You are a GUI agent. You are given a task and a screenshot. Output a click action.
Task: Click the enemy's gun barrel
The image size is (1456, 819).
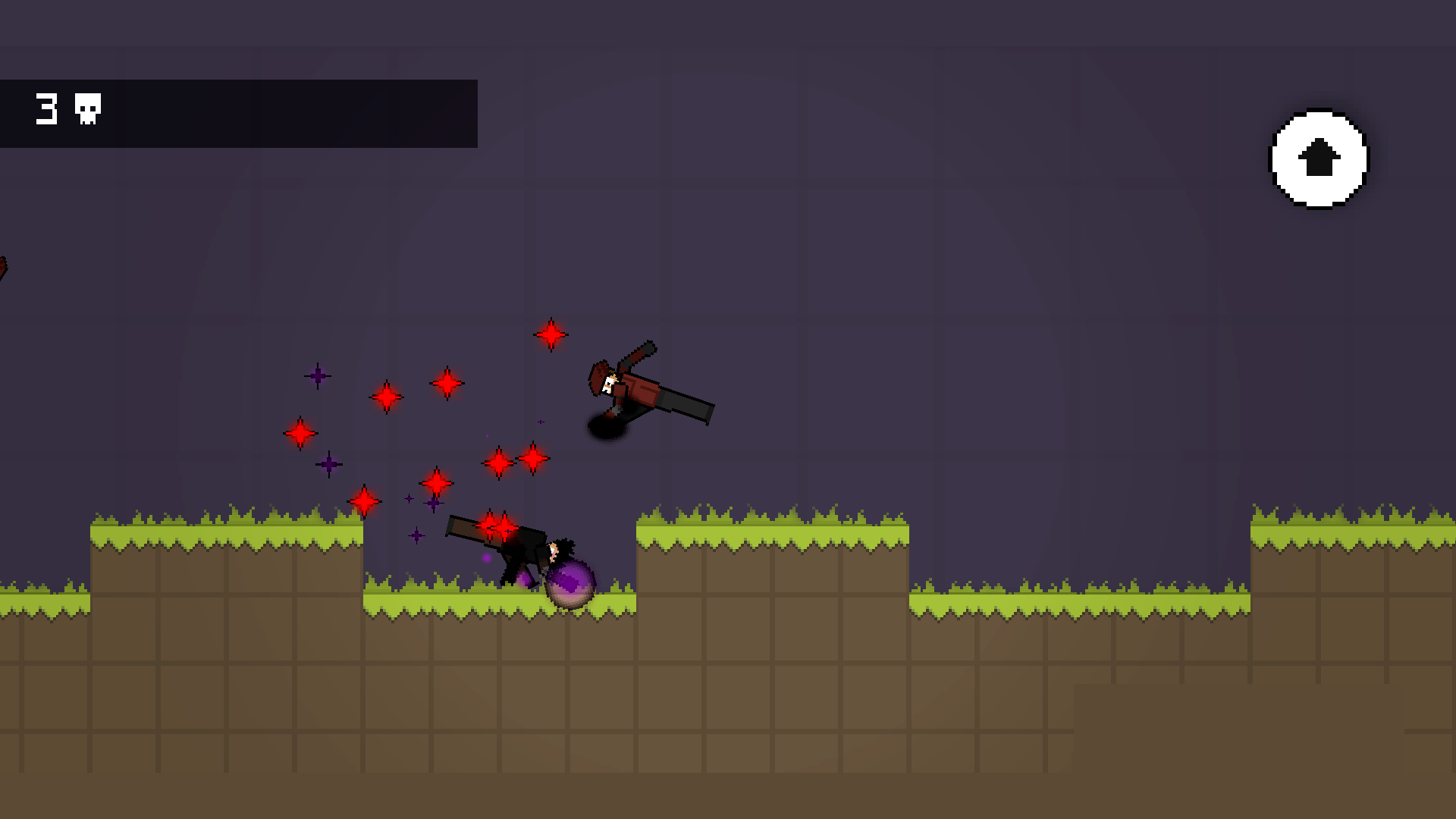[x=463, y=526]
